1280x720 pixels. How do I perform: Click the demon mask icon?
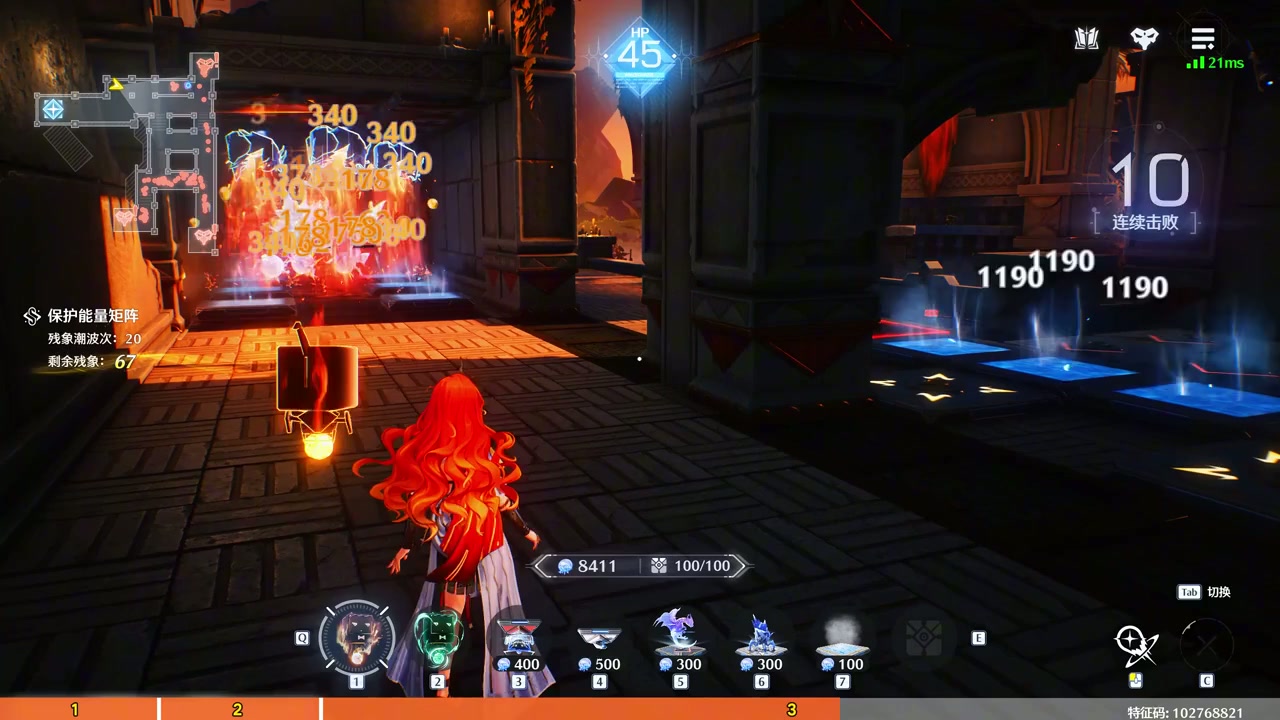click(x=1144, y=39)
